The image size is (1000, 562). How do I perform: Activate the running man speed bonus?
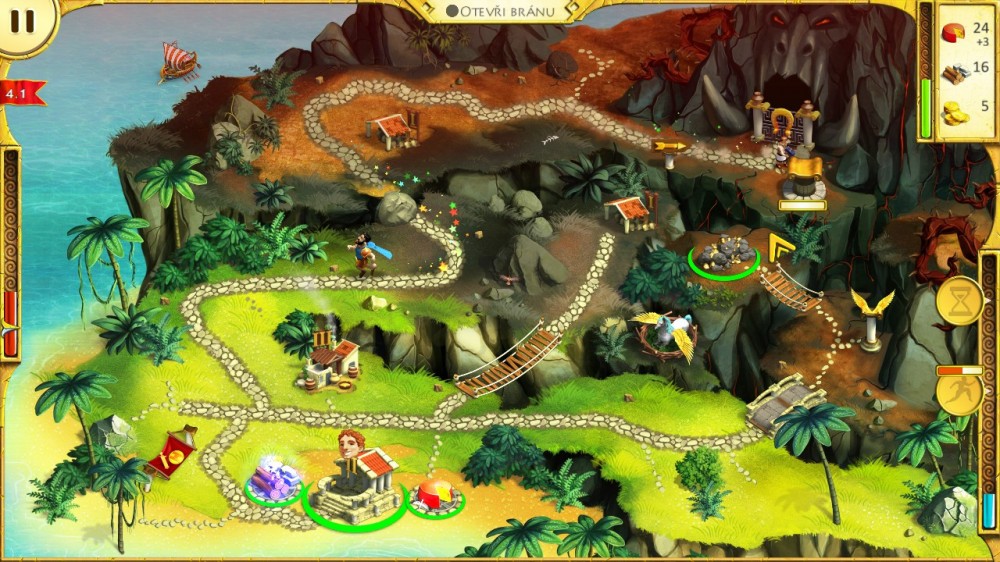(958, 393)
